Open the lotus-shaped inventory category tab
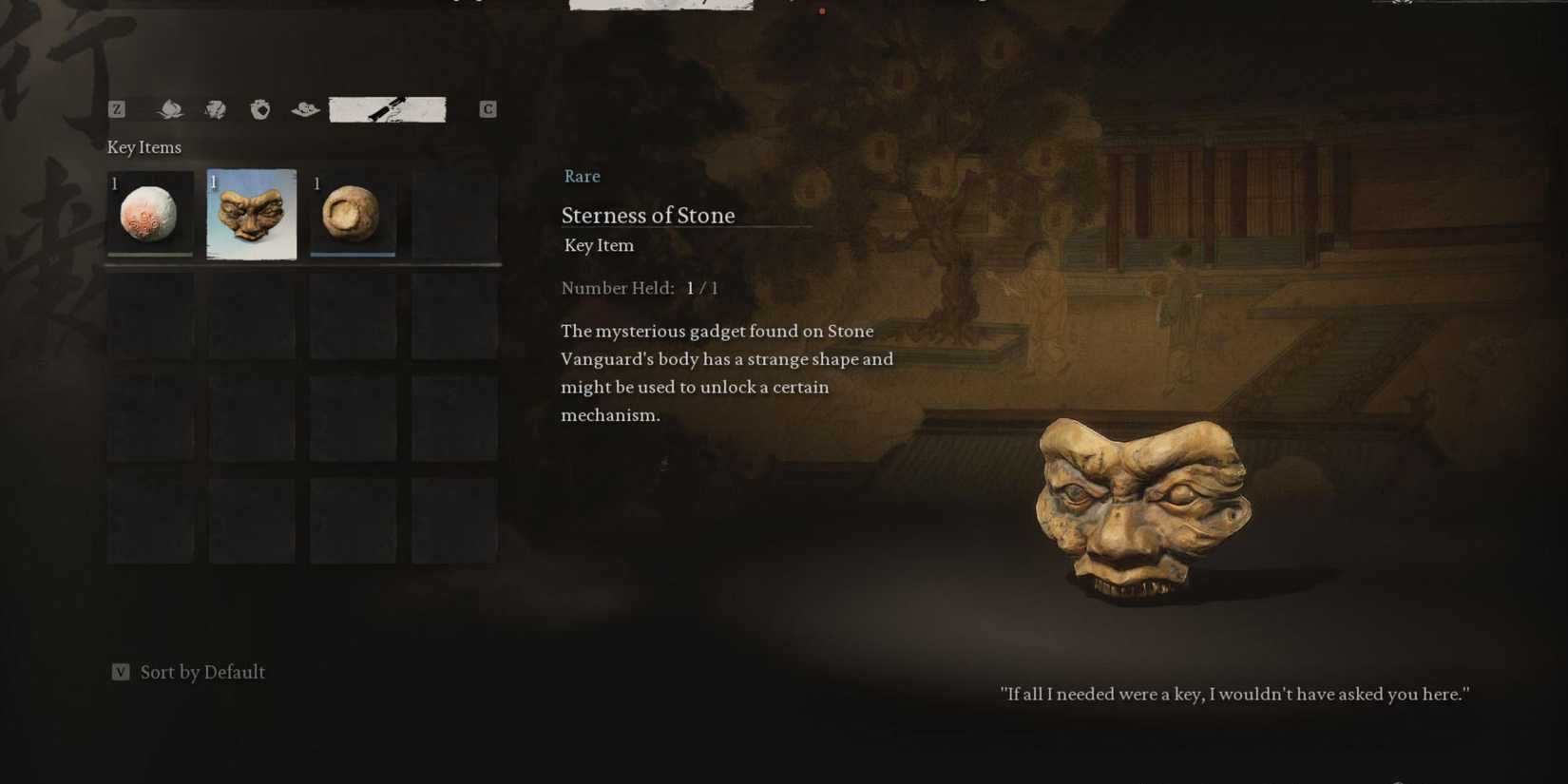The image size is (1568, 784). coord(171,108)
